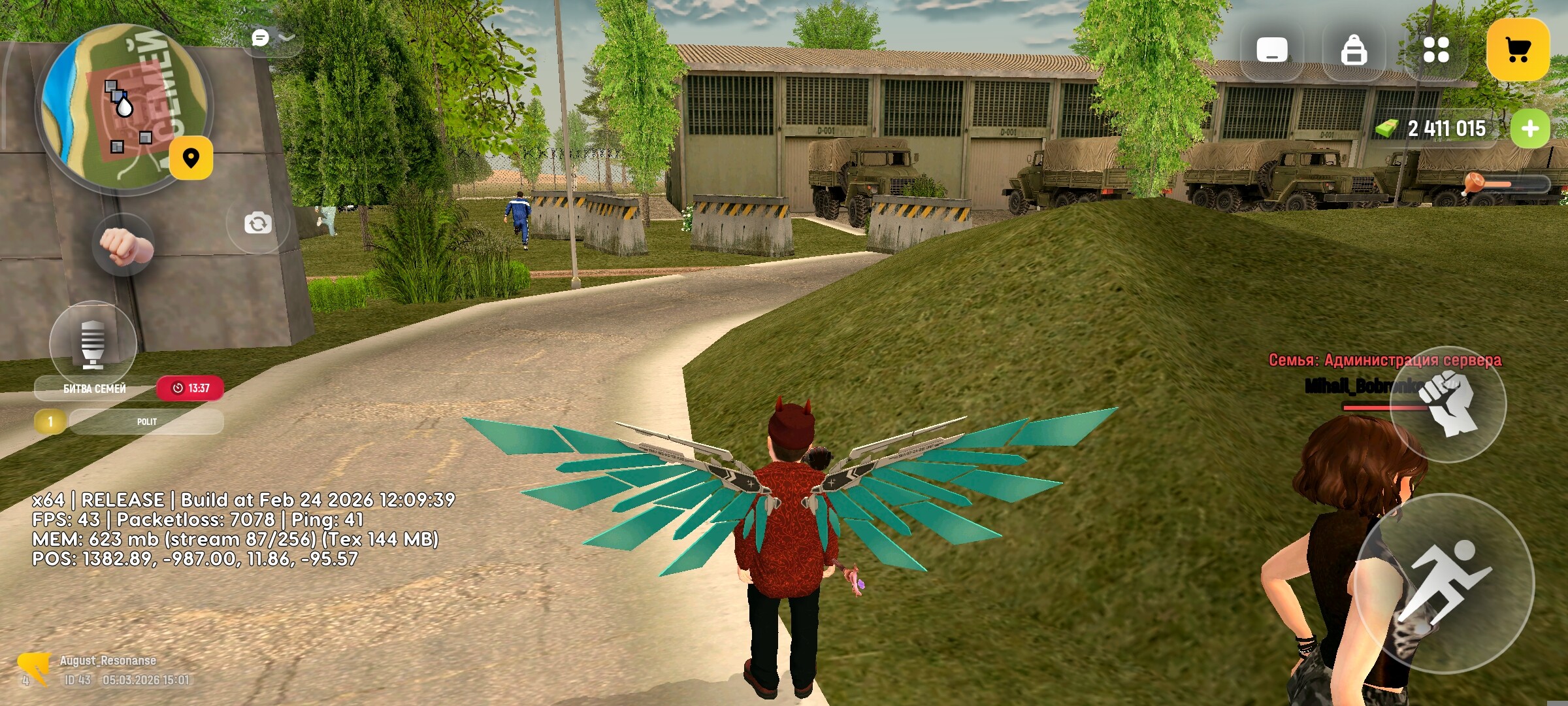
Task: Toggle the voice chat microphone
Action: point(93,344)
